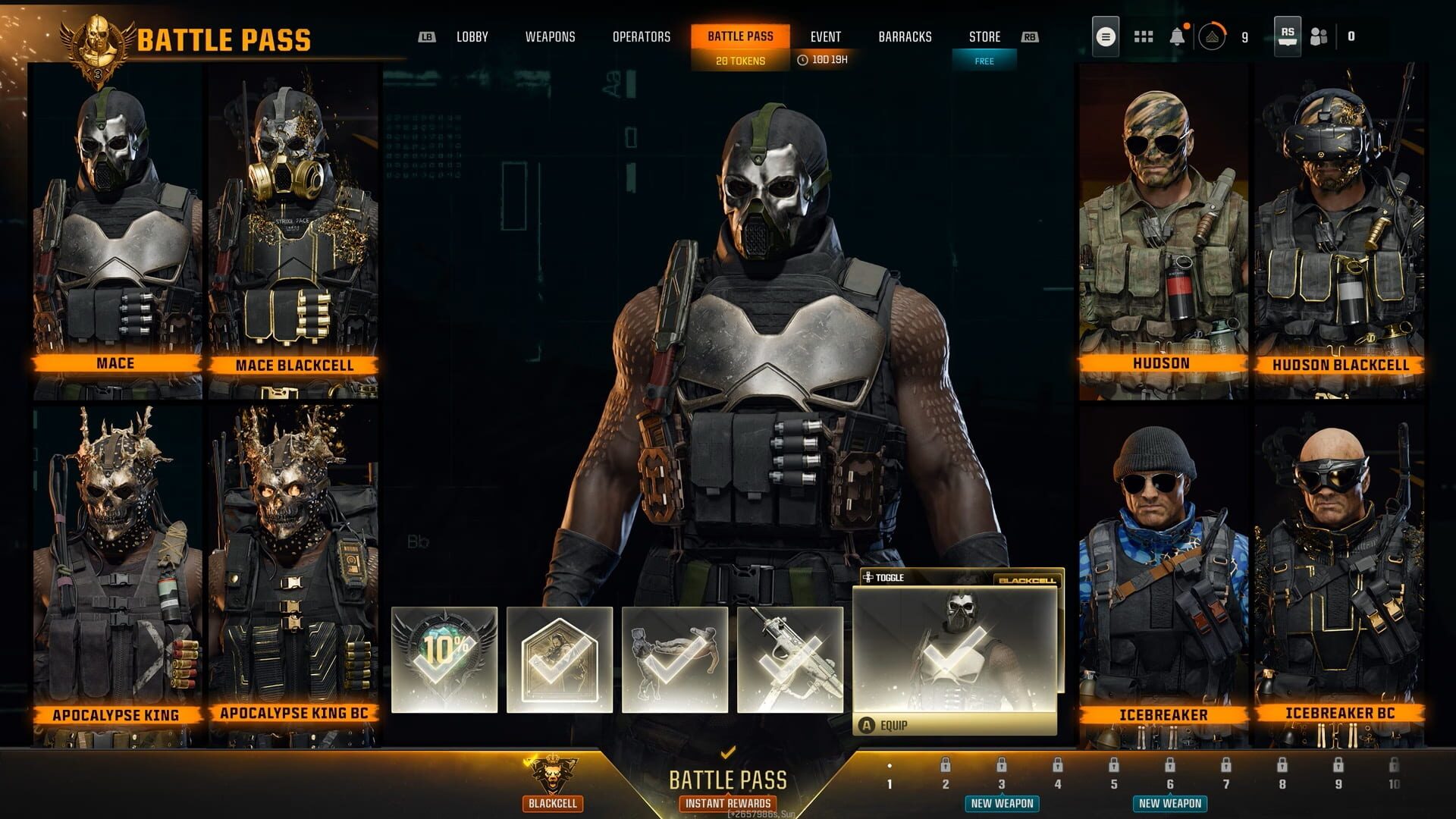Select Operators from the top navigation

coord(642,36)
